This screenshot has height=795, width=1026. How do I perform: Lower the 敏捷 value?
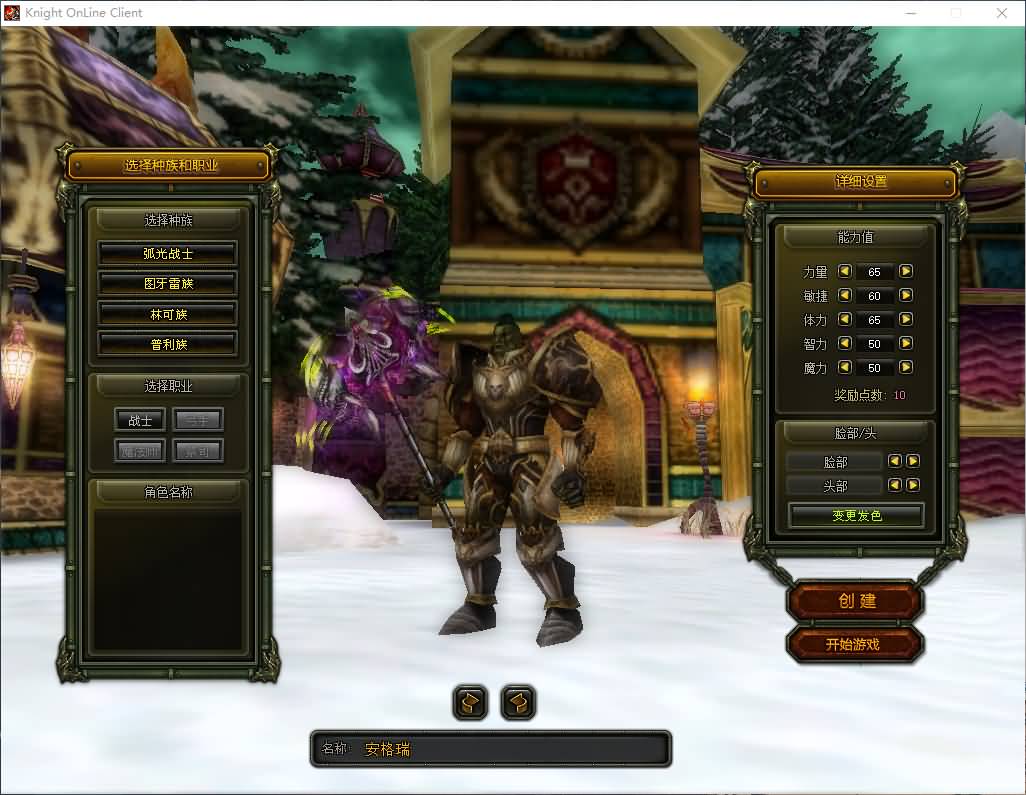tap(844, 295)
